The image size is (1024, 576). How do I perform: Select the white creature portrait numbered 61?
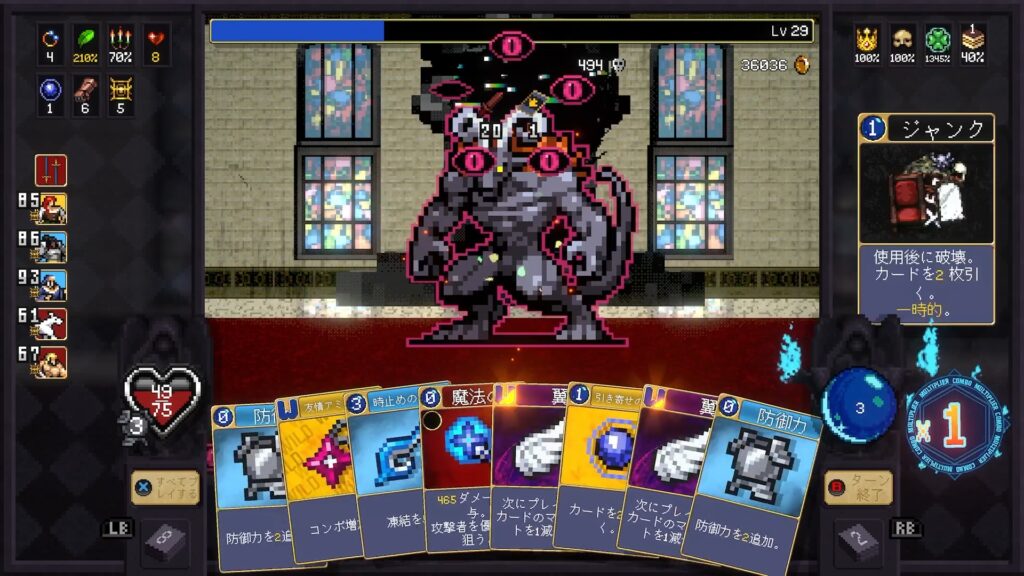(51, 323)
